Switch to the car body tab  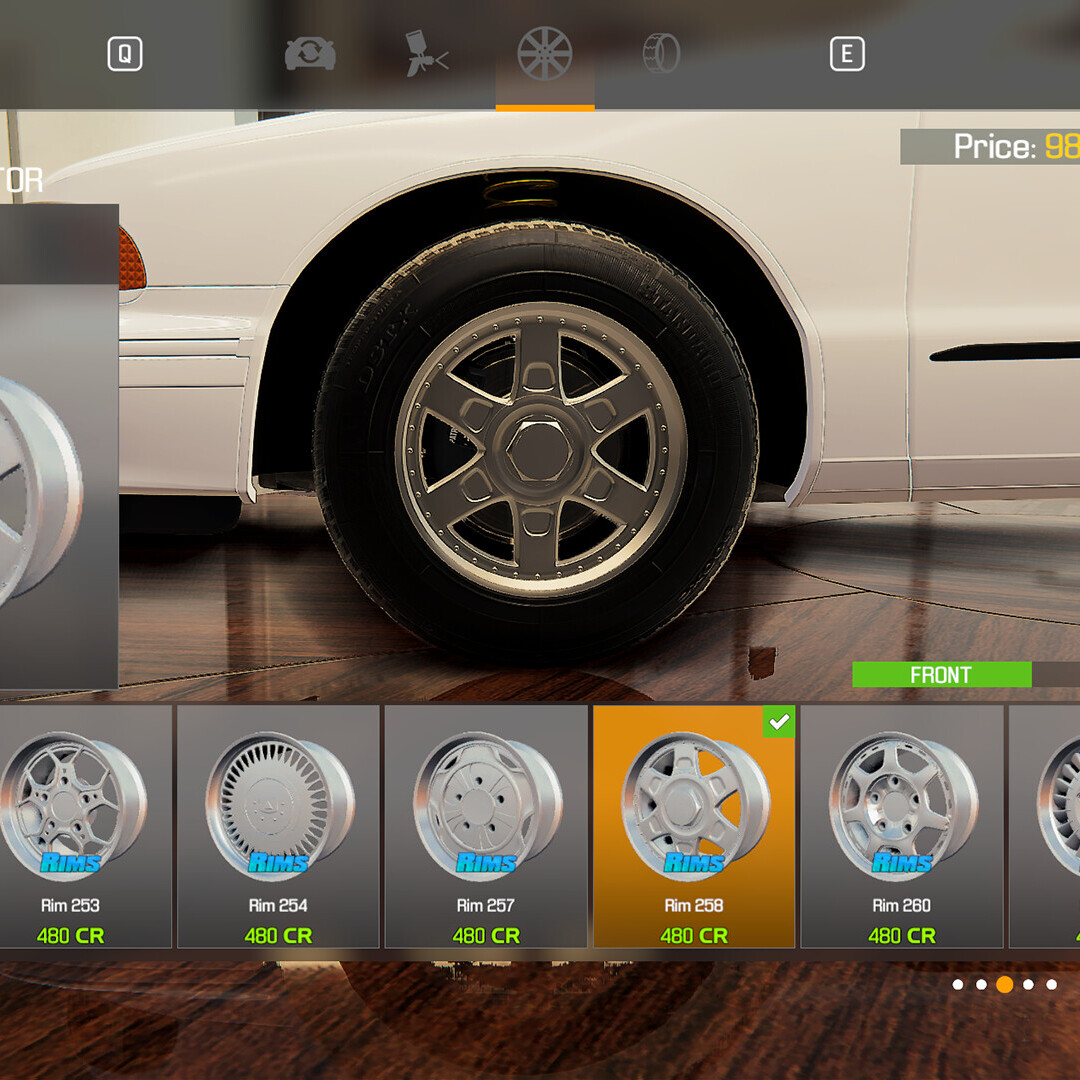click(310, 54)
